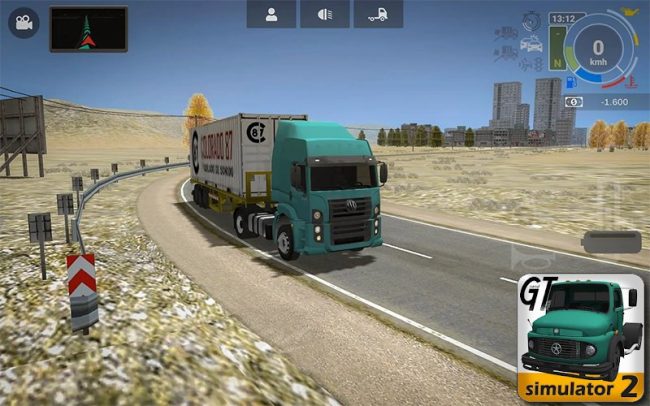Tap the trailer coupling truck button
This screenshot has width=650, height=406.
point(378,14)
